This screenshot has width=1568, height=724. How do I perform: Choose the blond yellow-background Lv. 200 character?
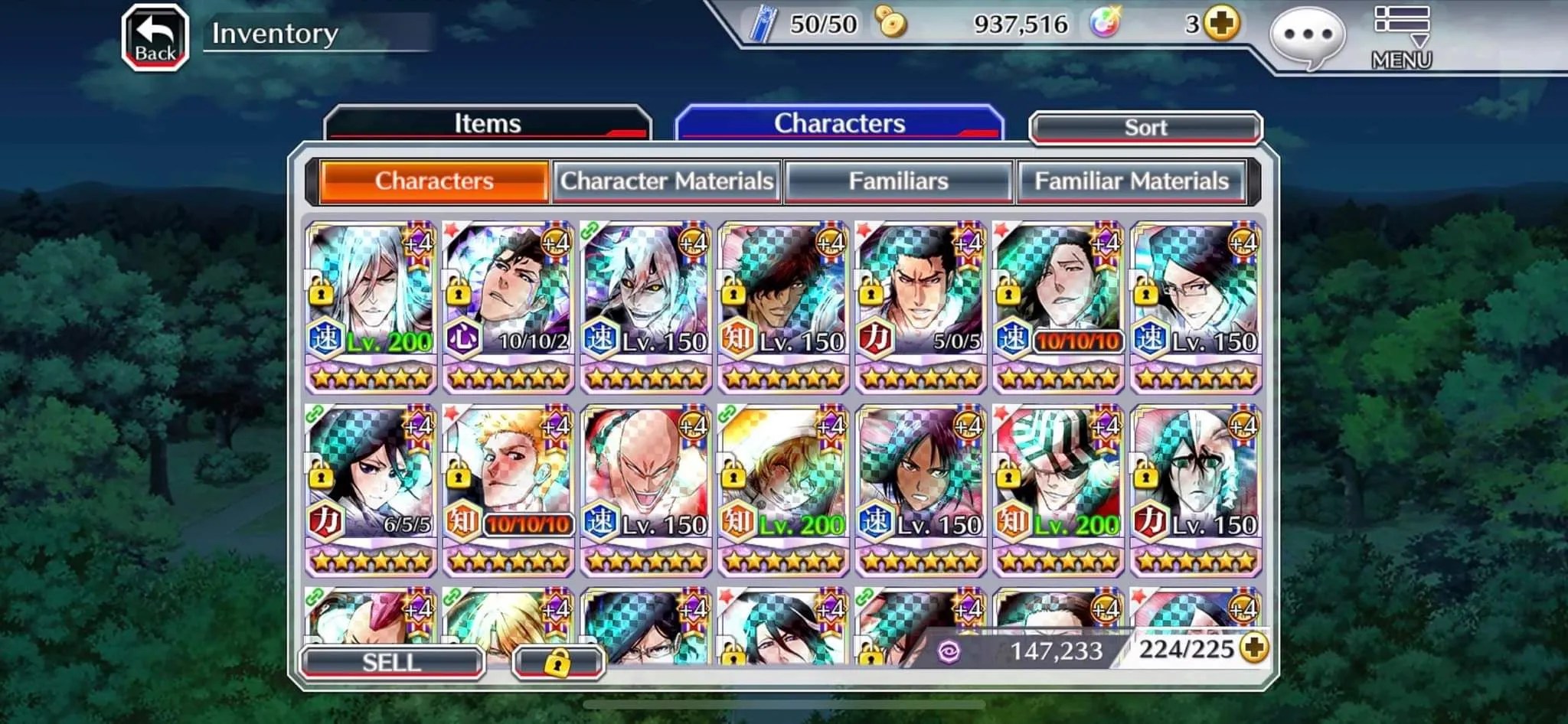[783, 490]
